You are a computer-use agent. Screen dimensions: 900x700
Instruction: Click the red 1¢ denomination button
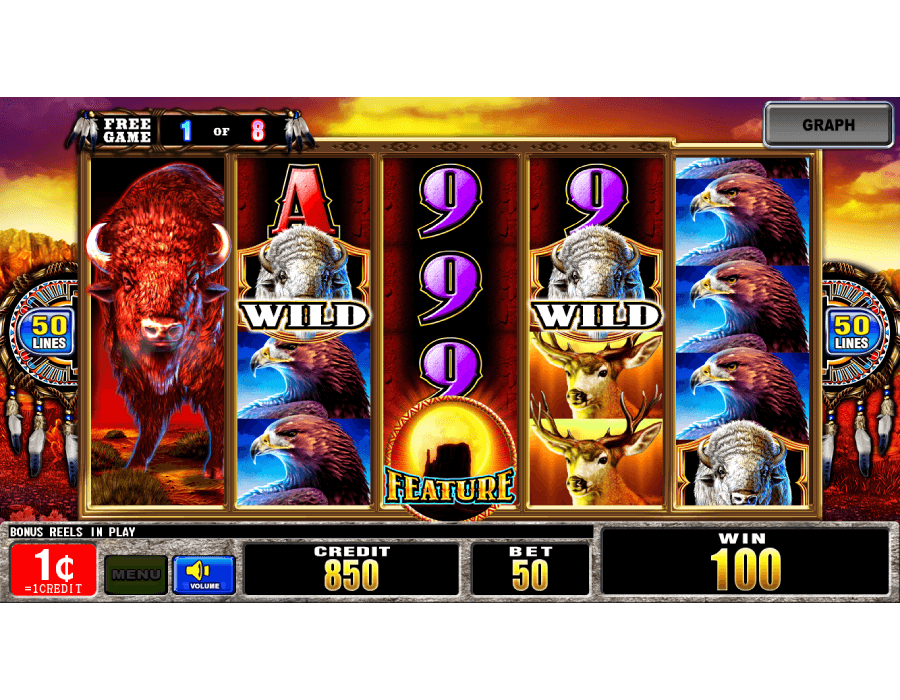point(54,570)
